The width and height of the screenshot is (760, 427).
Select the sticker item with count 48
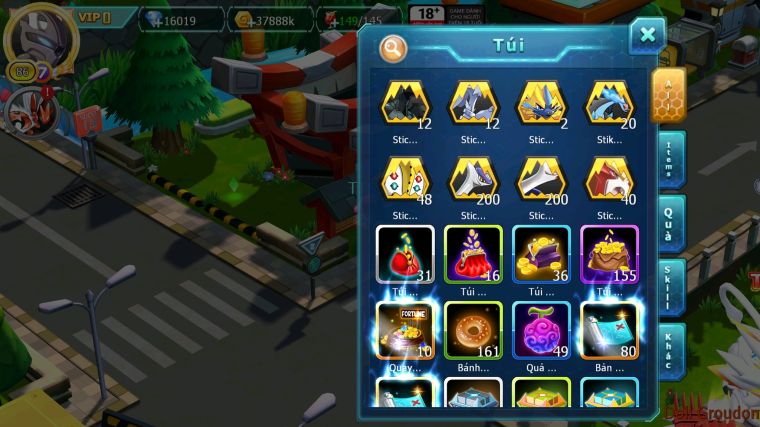pyautogui.click(x=405, y=178)
